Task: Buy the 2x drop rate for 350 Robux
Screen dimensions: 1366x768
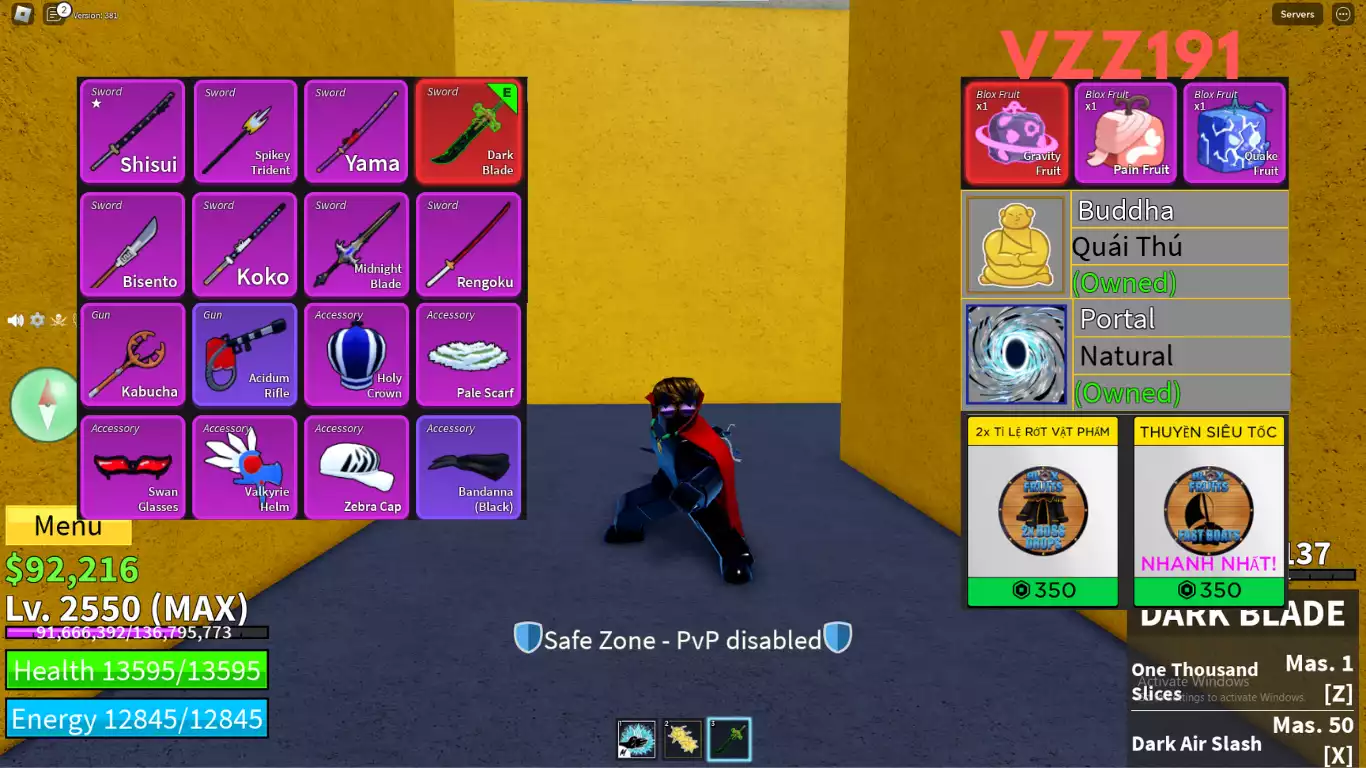Action: [1042, 590]
